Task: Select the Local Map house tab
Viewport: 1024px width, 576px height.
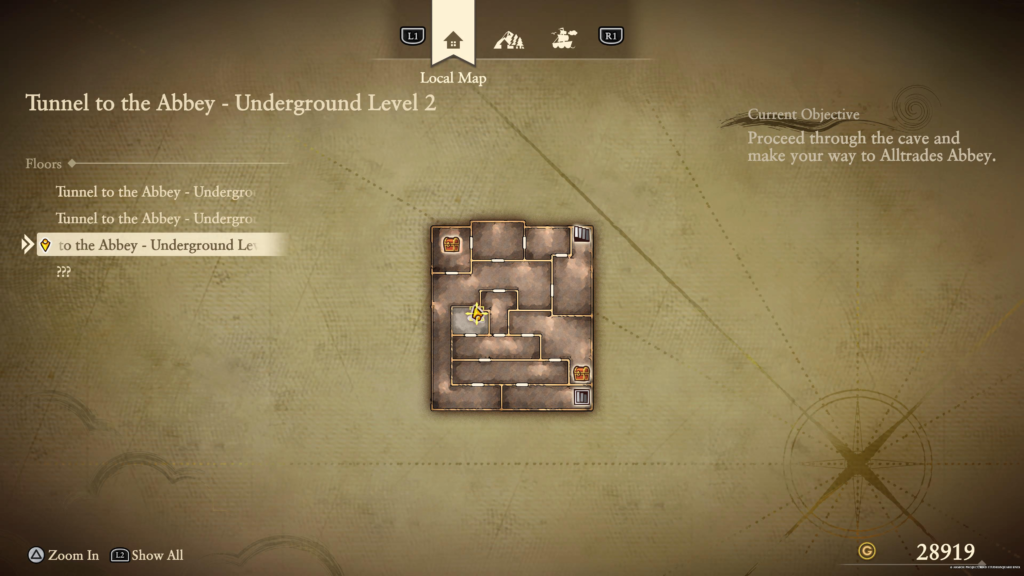Action: coord(453,40)
